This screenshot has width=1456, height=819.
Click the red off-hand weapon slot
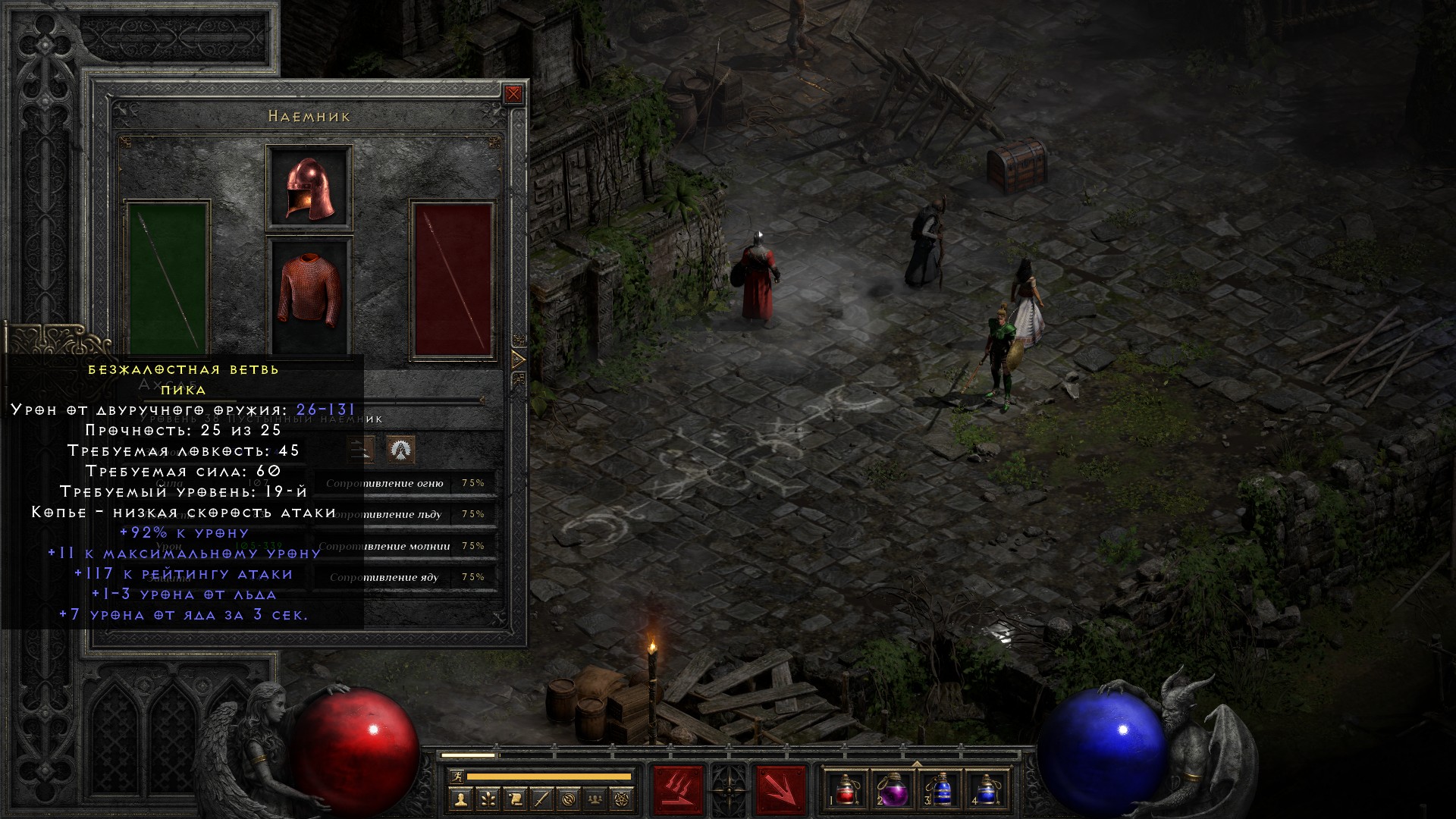pyautogui.click(x=453, y=278)
